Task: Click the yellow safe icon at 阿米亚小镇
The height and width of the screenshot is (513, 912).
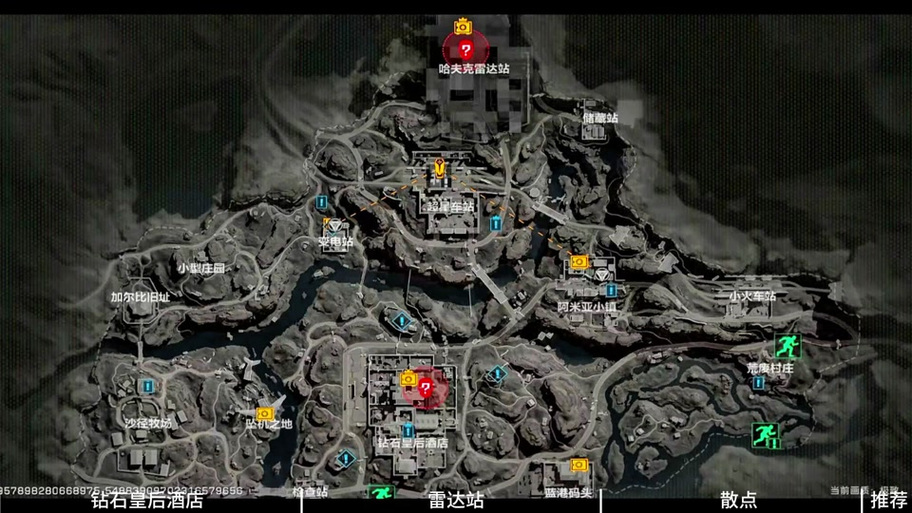Action: pos(579,262)
